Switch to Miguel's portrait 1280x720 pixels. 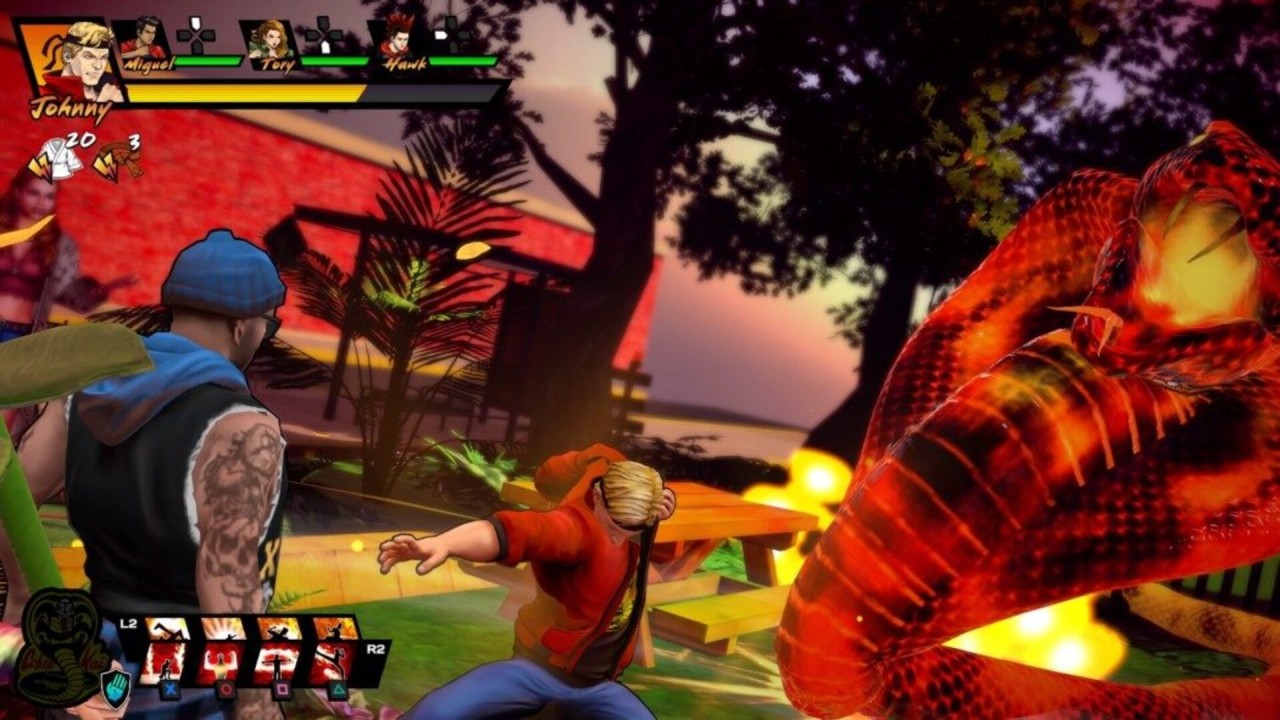143,42
